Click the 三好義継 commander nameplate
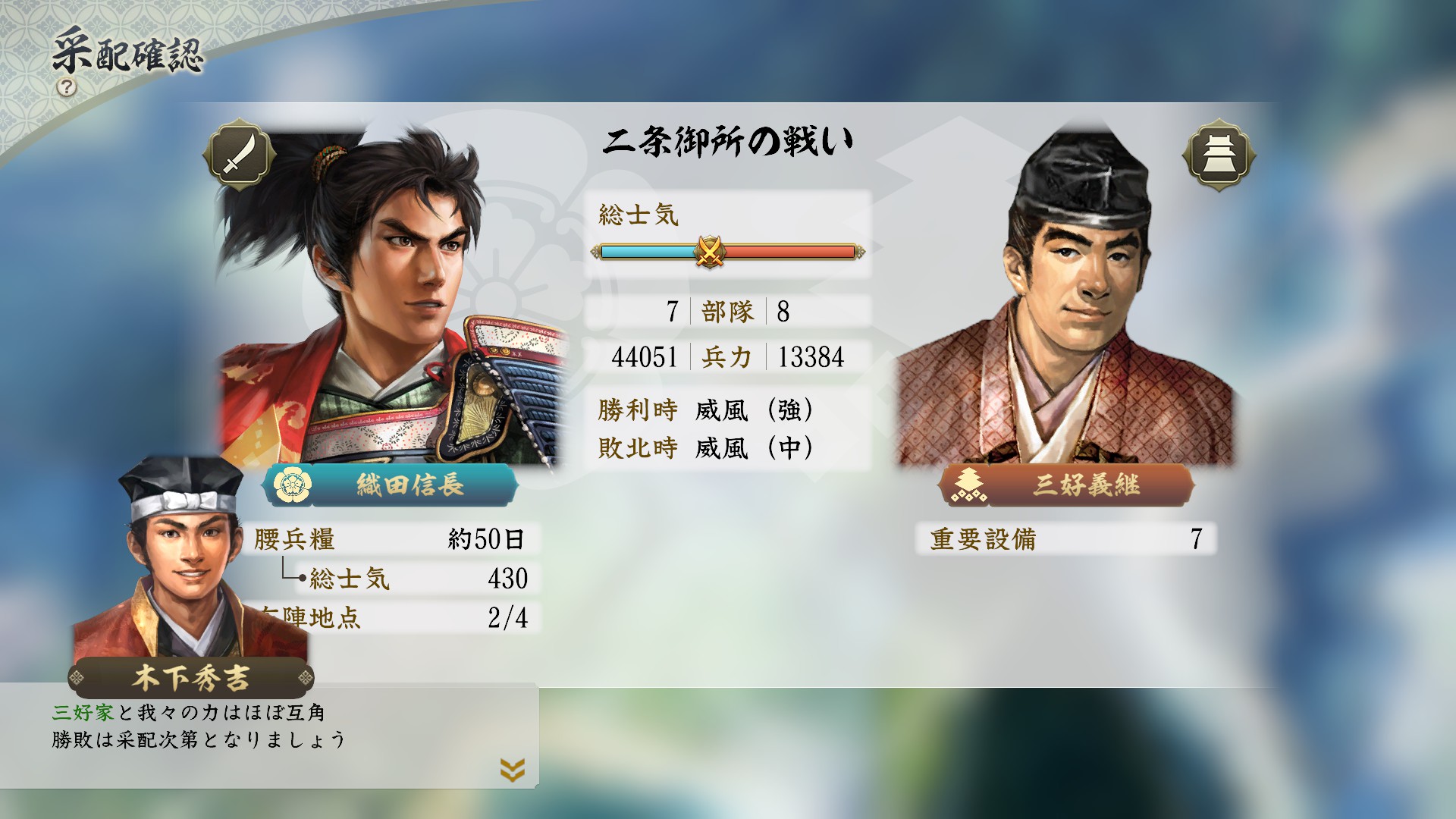Viewport: 1456px width, 819px height. pyautogui.click(x=1067, y=485)
